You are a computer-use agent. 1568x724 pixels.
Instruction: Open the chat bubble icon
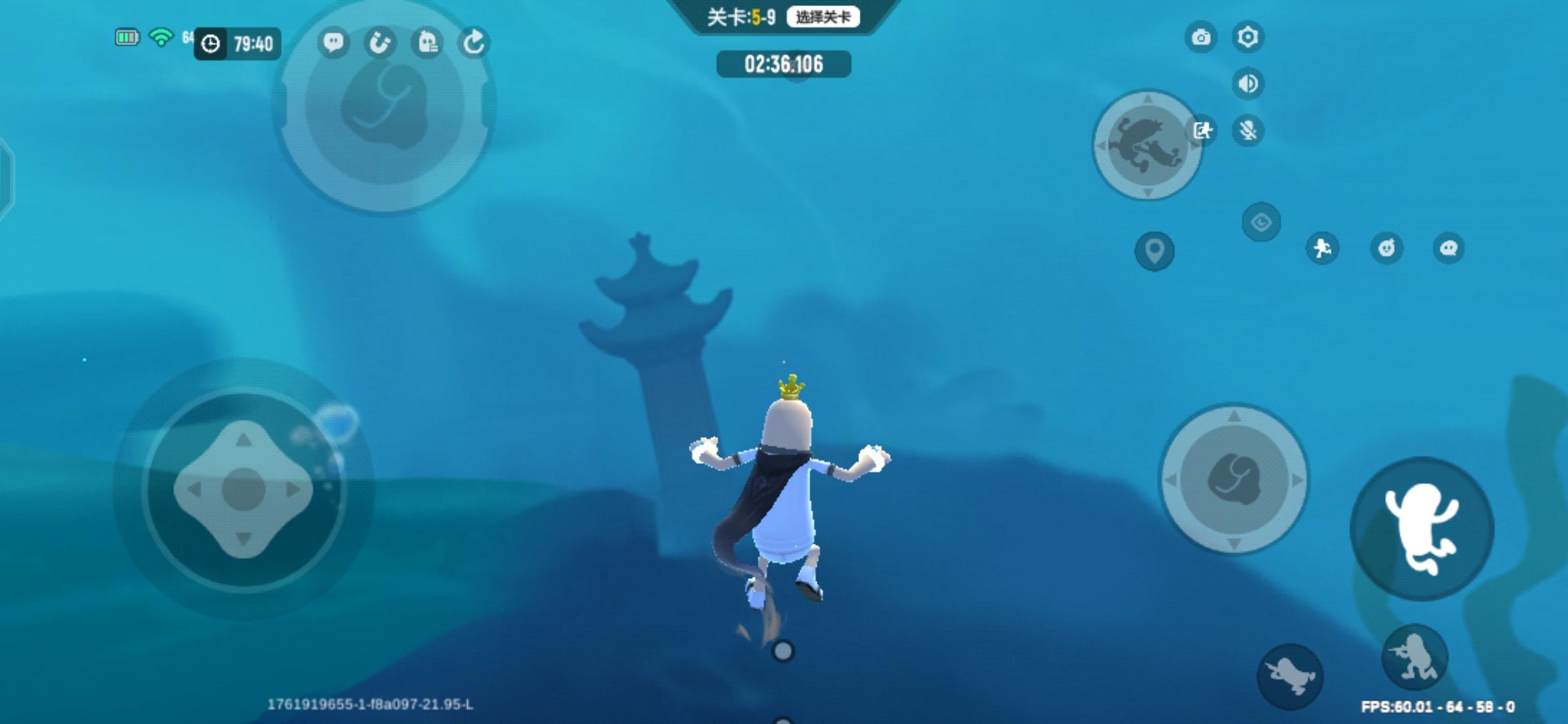333,42
